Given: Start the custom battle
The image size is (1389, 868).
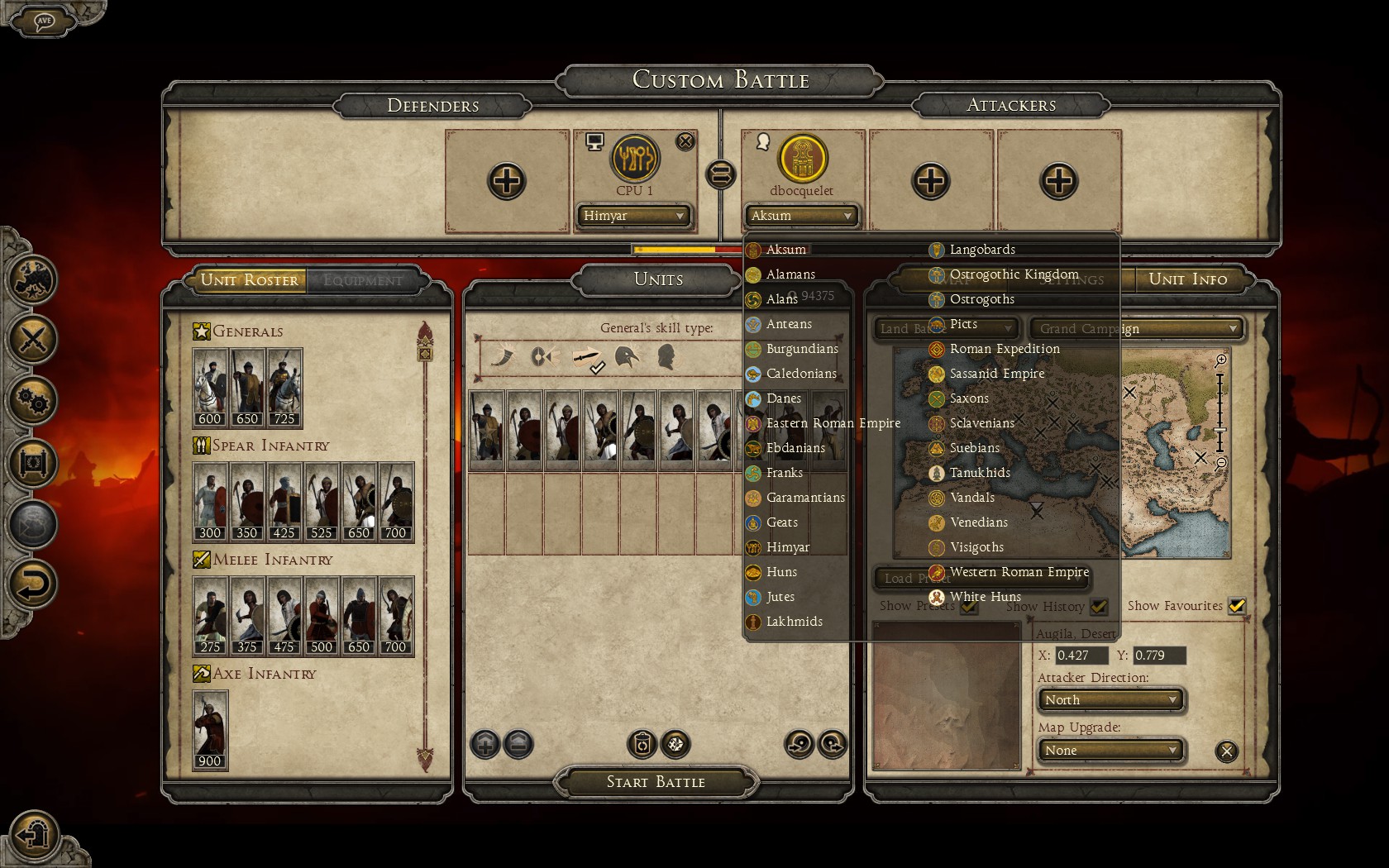Looking at the screenshot, I should pos(656,782).
